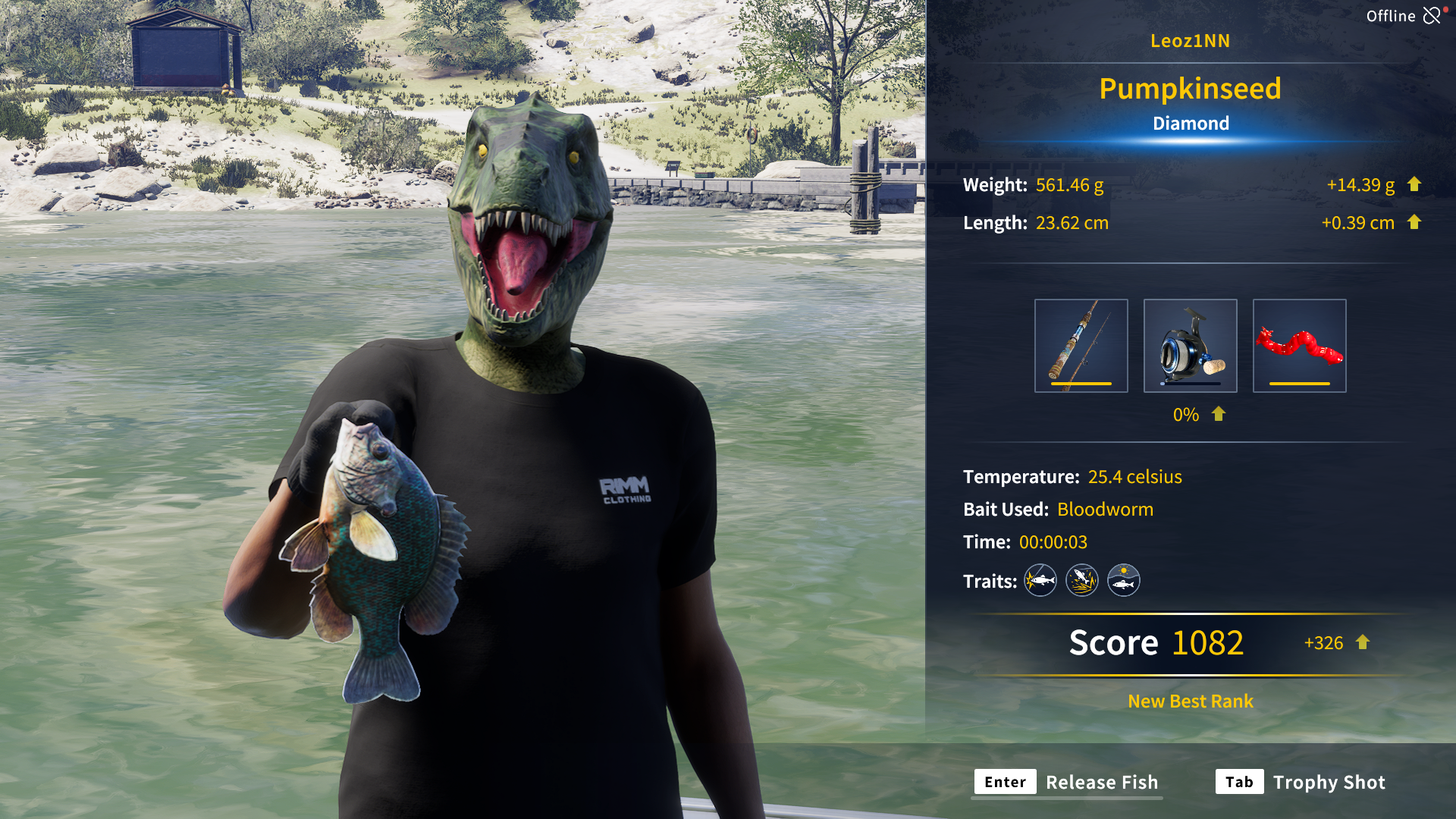Open the equipped spinning reel slot
Screen dimensions: 1456x819
pyautogui.click(x=1191, y=345)
